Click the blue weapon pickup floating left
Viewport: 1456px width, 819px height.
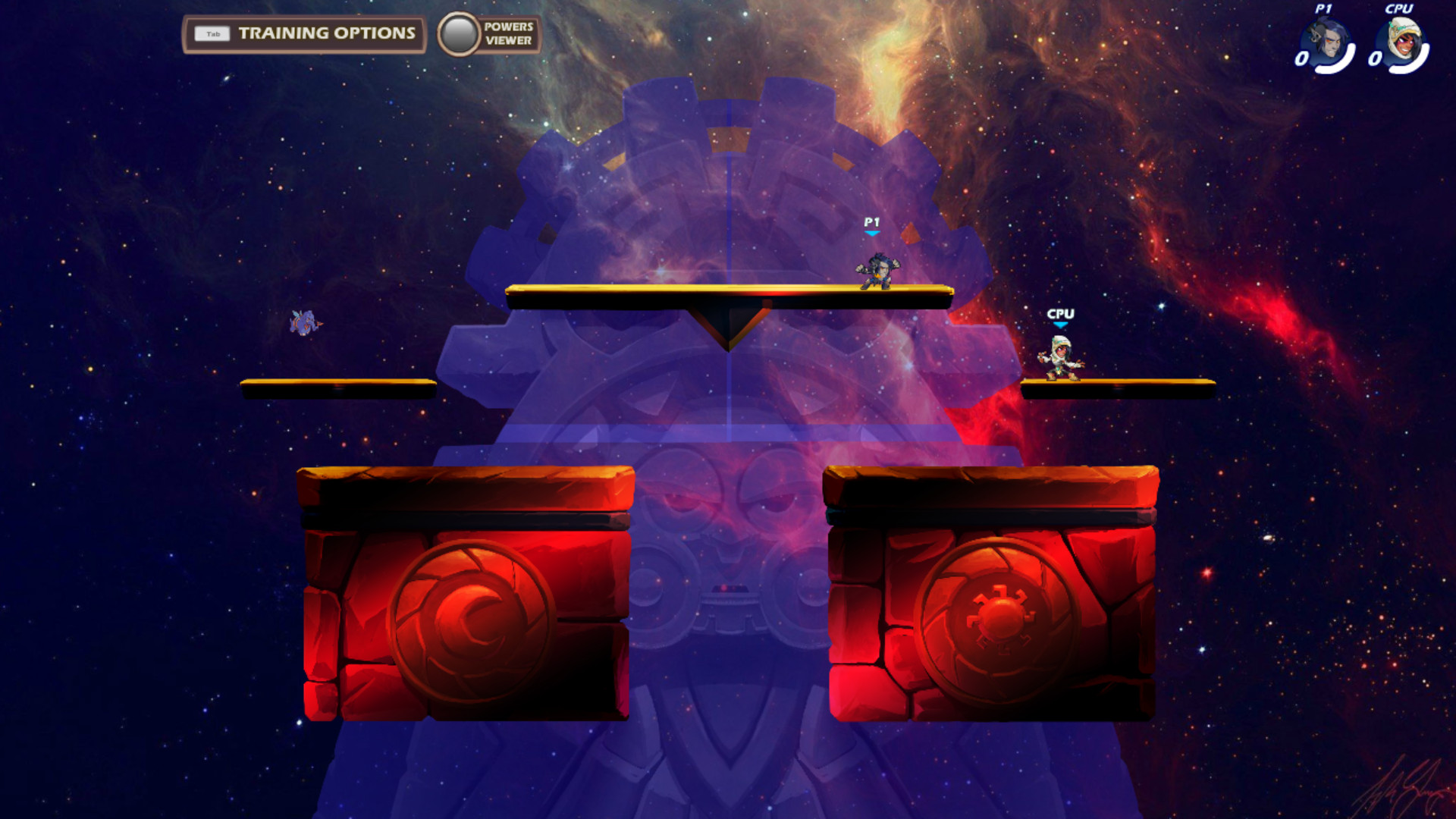(x=303, y=322)
